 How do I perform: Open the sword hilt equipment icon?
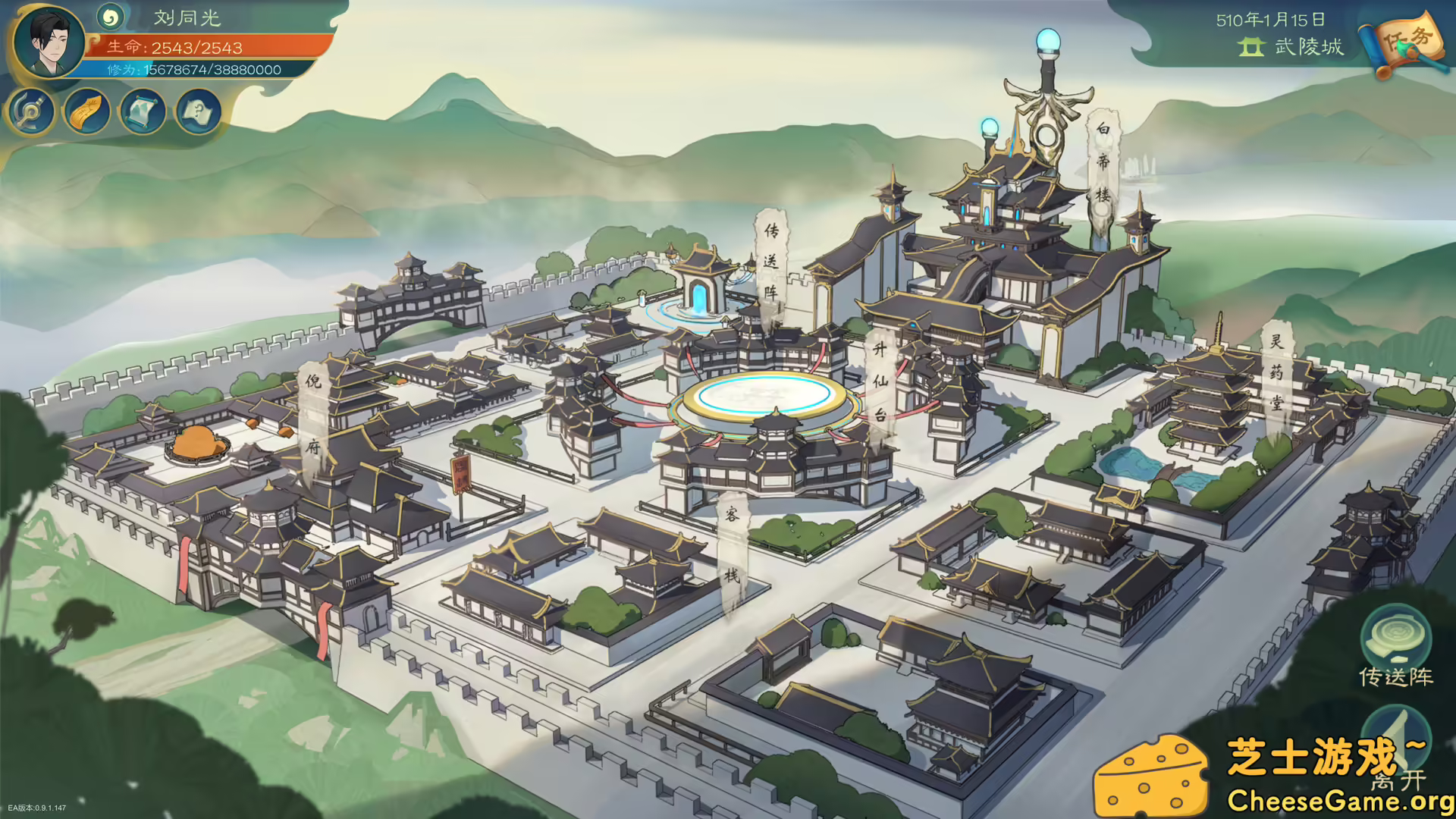coord(31,113)
